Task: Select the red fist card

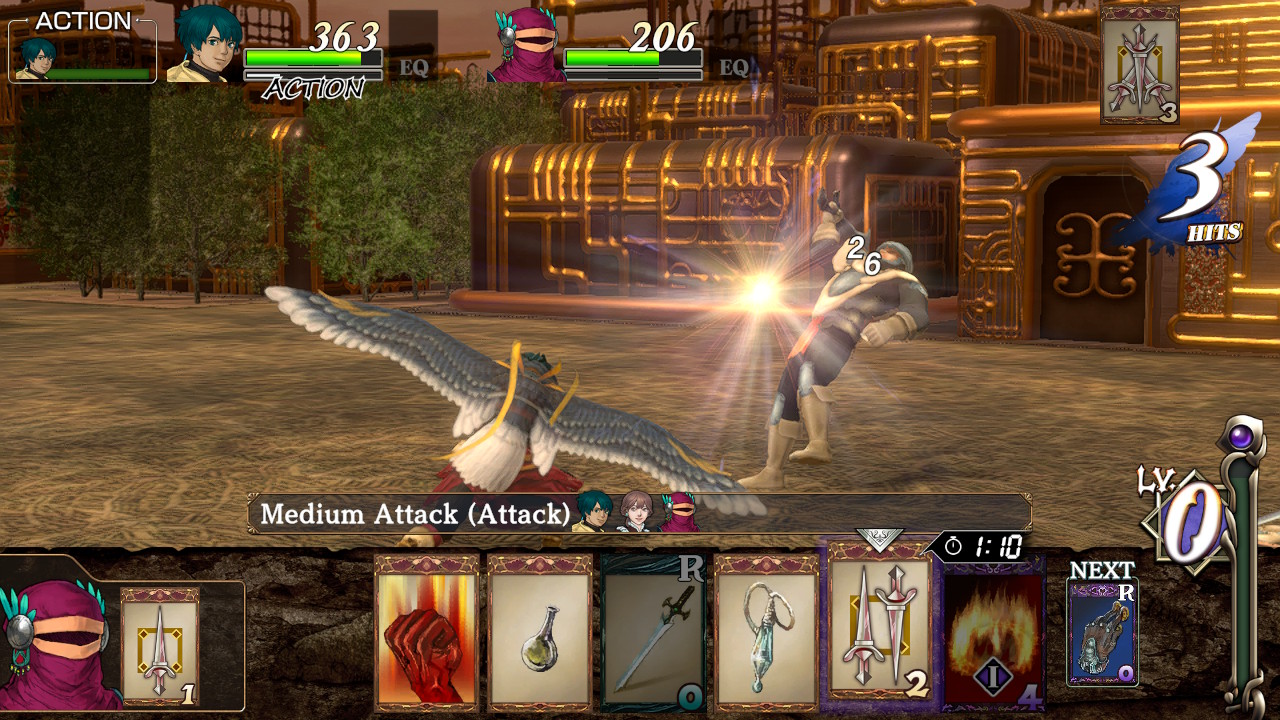Action: pyautogui.click(x=427, y=633)
